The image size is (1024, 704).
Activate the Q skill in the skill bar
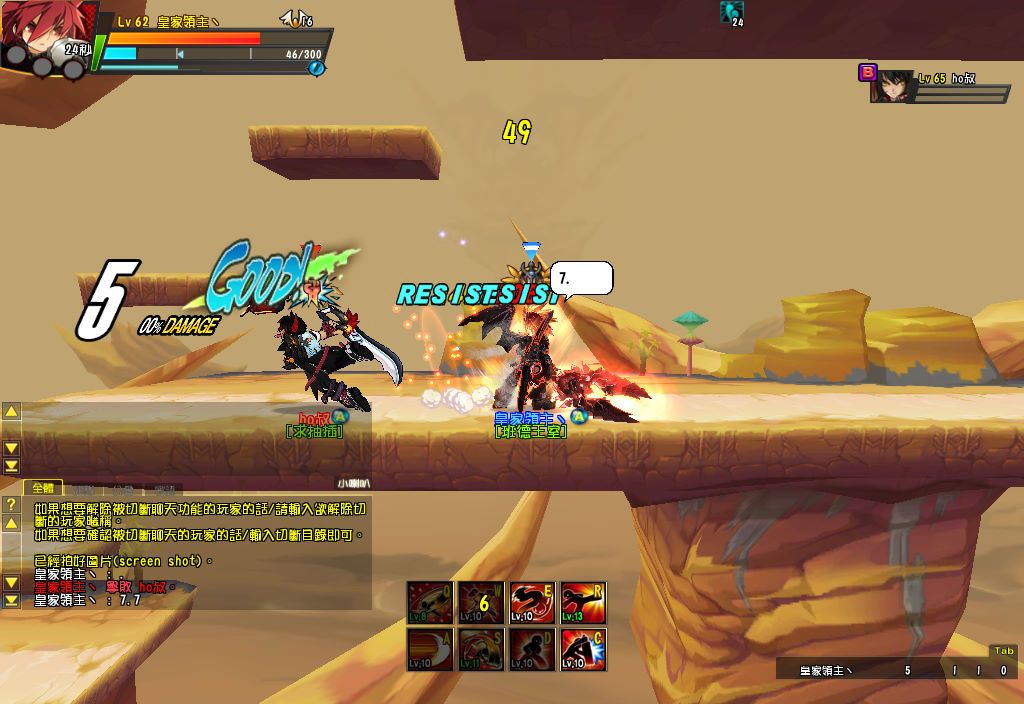tap(430, 603)
